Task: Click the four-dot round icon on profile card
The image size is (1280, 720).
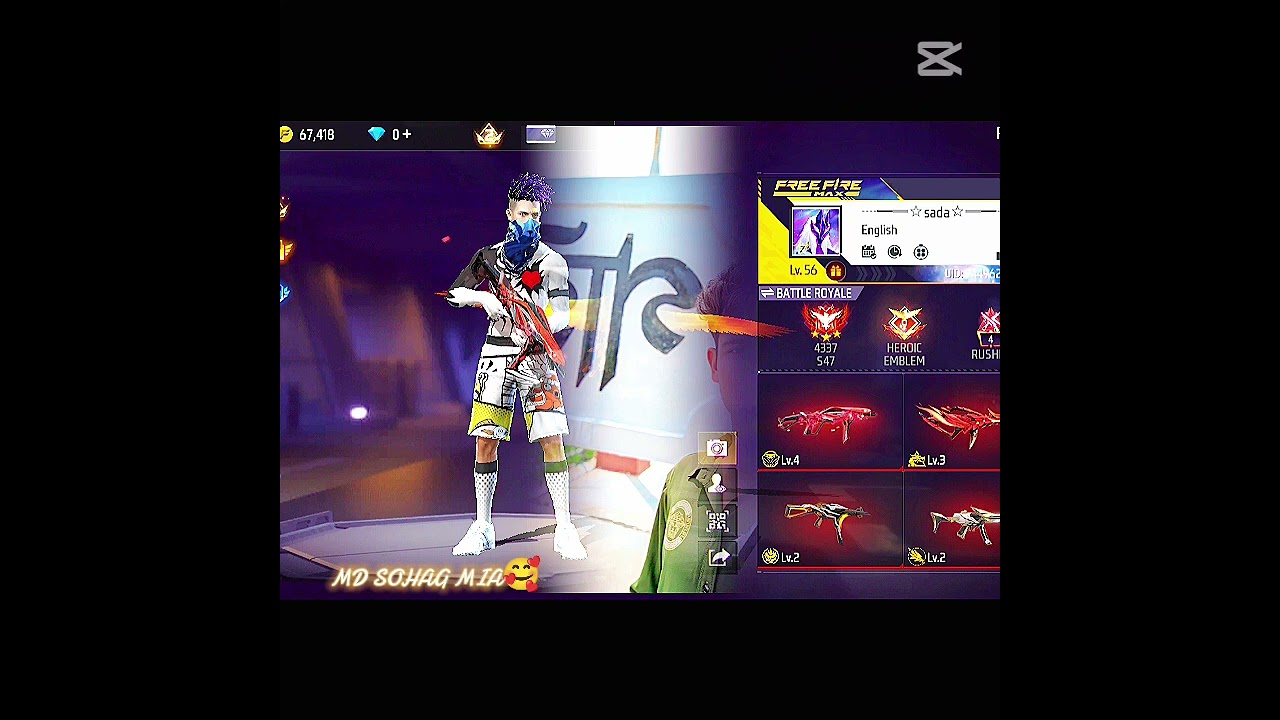Action: click(921, 252)
